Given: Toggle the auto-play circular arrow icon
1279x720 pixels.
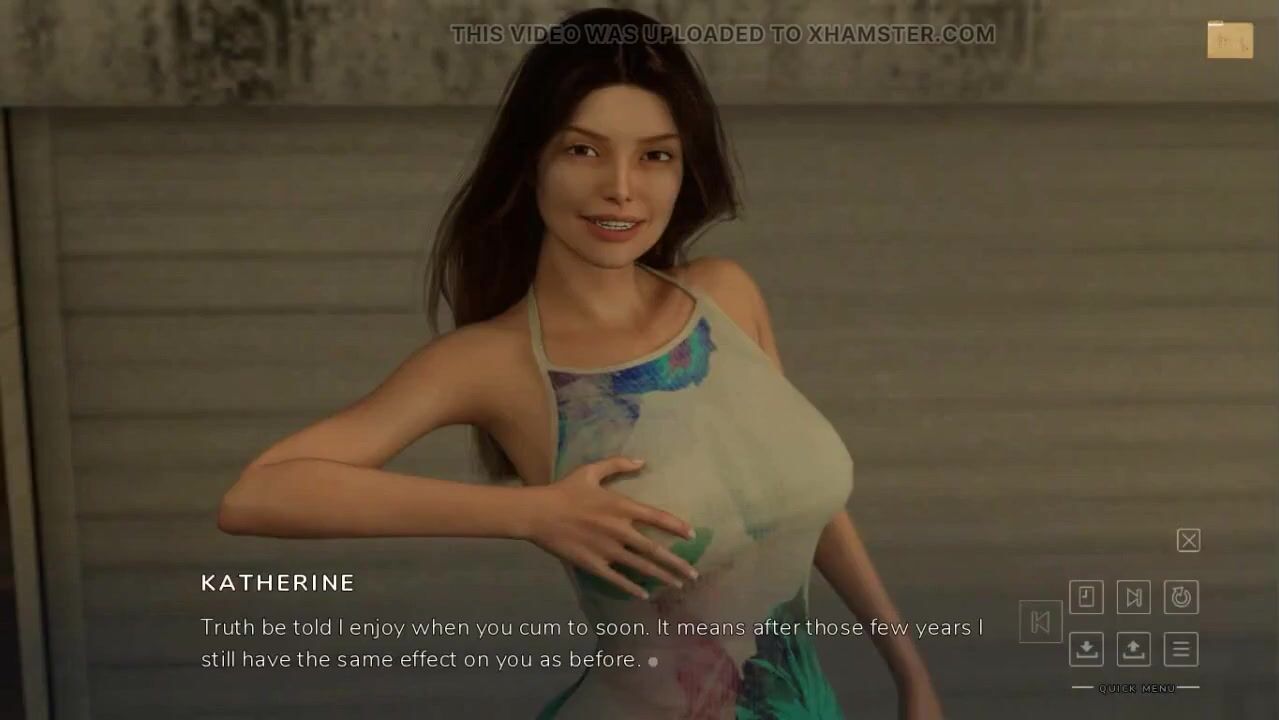Looking at the screenshot, I should point(1181,597).
